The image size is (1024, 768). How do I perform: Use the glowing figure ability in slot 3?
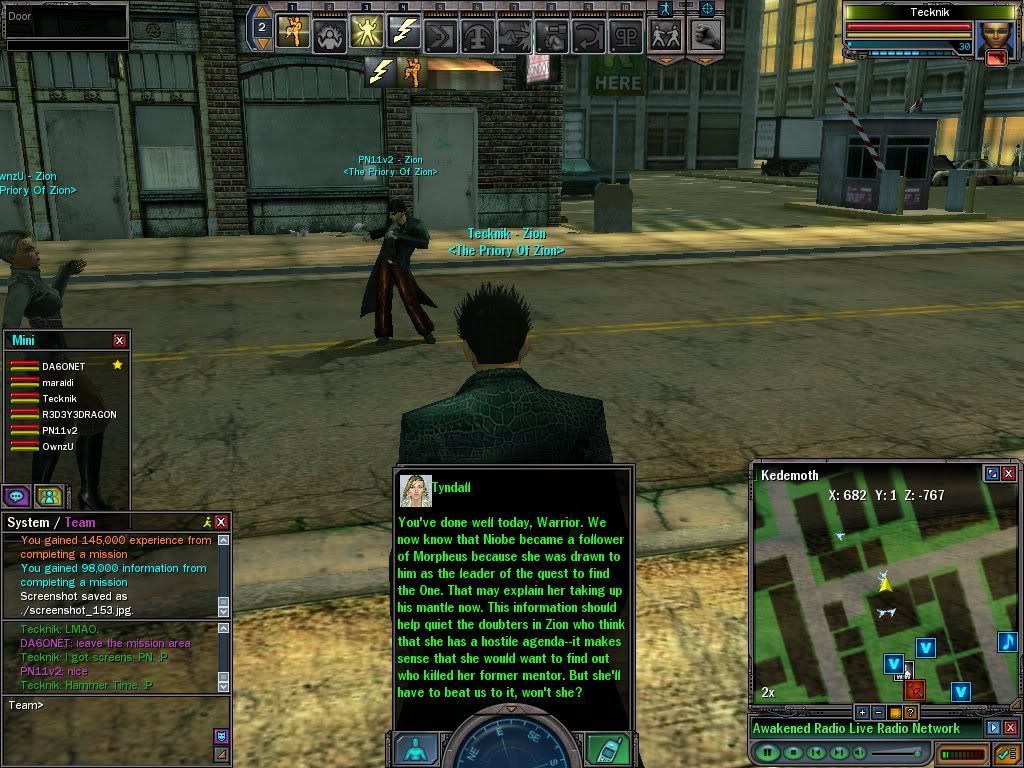366,33
